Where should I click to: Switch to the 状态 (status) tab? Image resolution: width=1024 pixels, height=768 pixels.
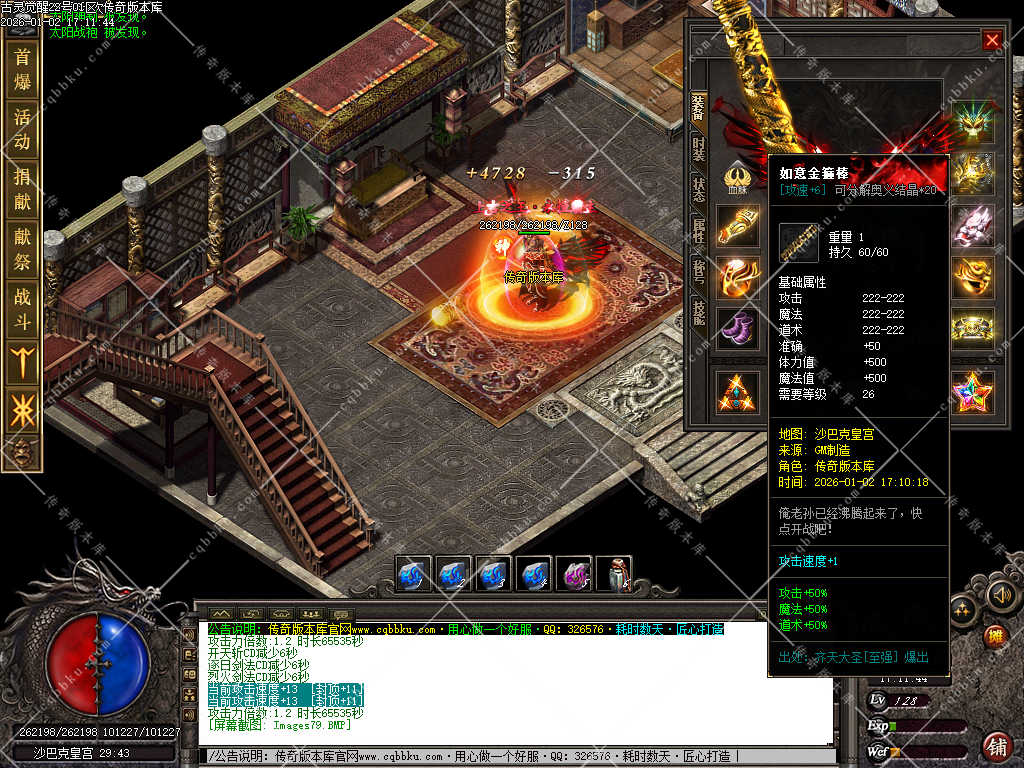[x=698, y=190]
